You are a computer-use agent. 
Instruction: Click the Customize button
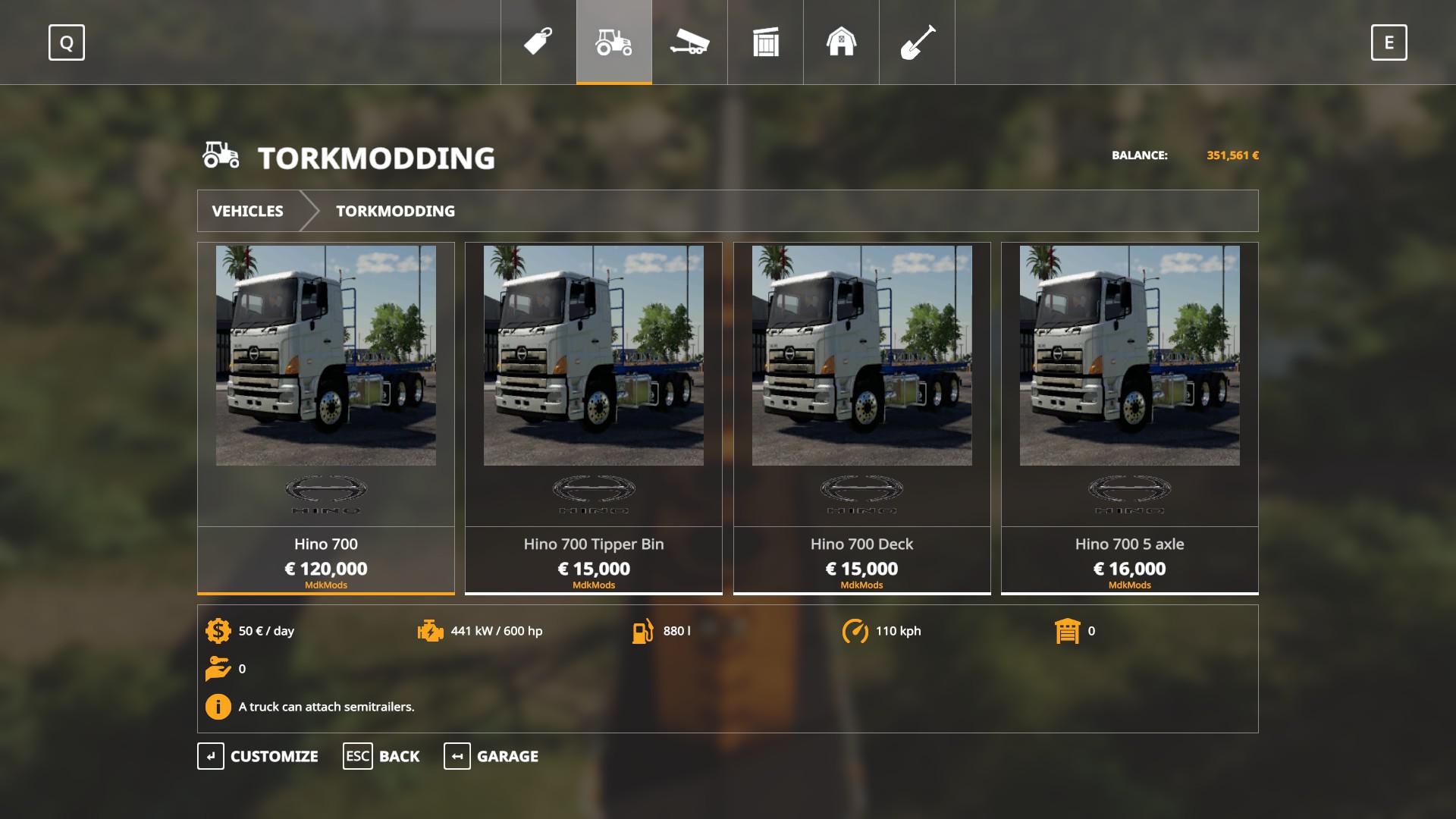pos(258,756)
